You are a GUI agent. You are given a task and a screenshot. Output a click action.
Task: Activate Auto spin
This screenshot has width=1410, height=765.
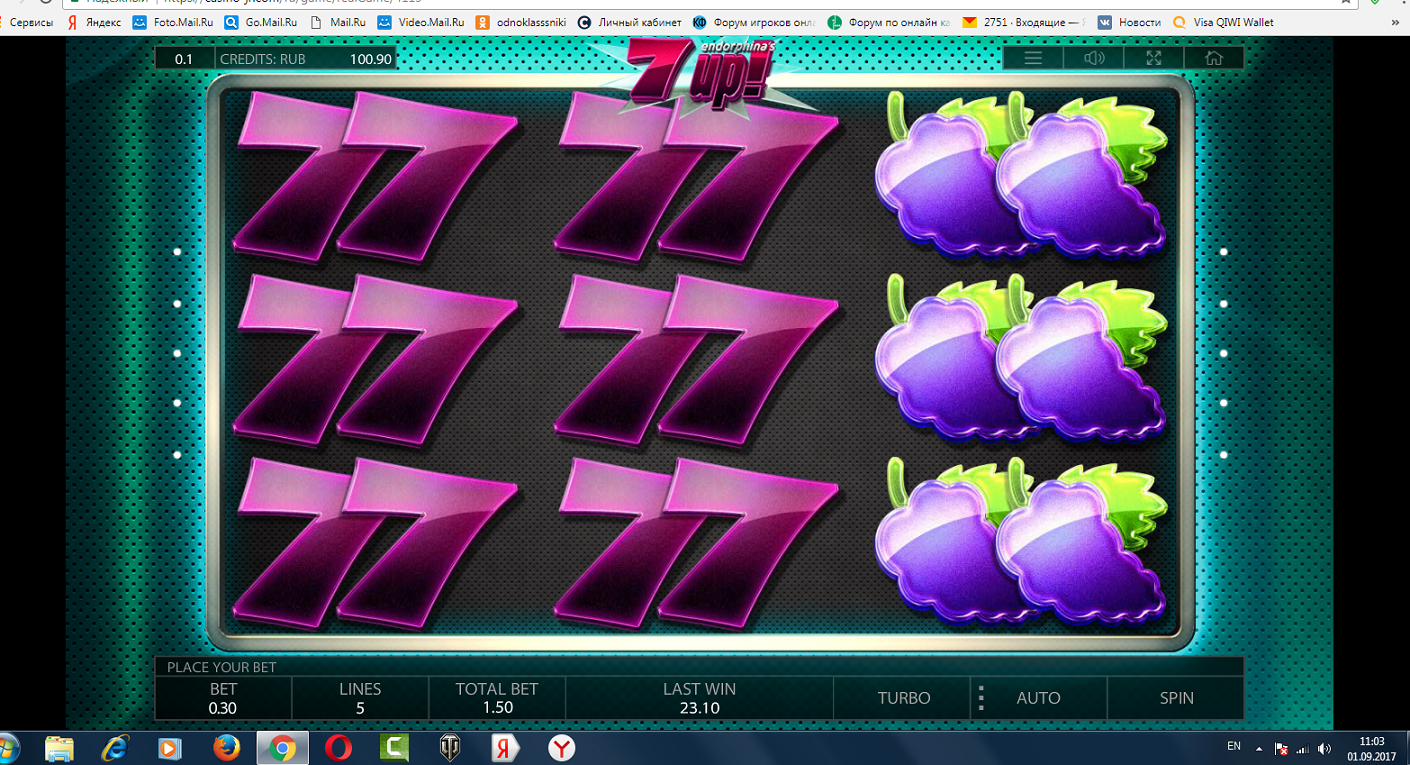coord(1039,697)
